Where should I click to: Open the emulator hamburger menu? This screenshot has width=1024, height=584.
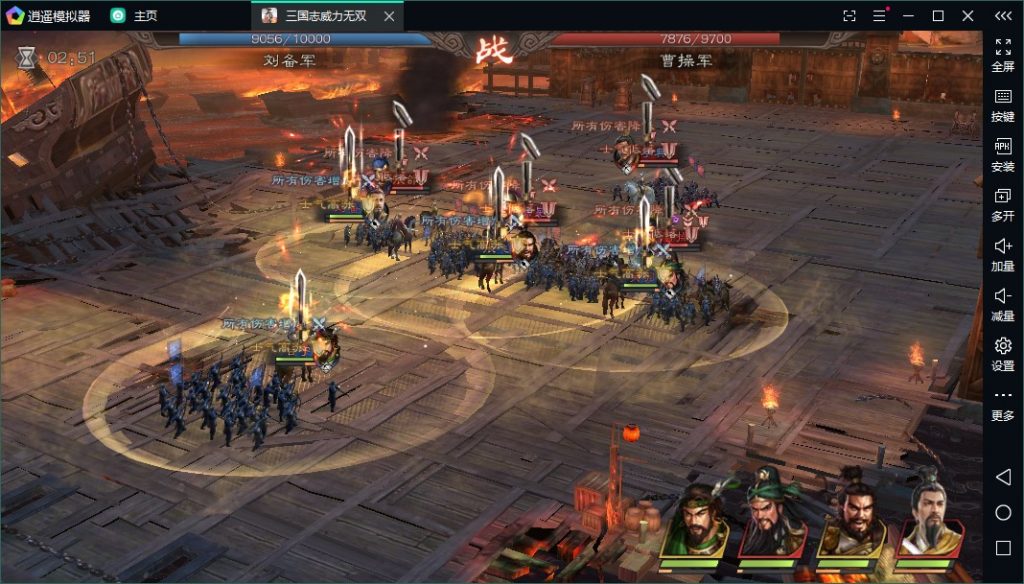[x=879, y=16]
